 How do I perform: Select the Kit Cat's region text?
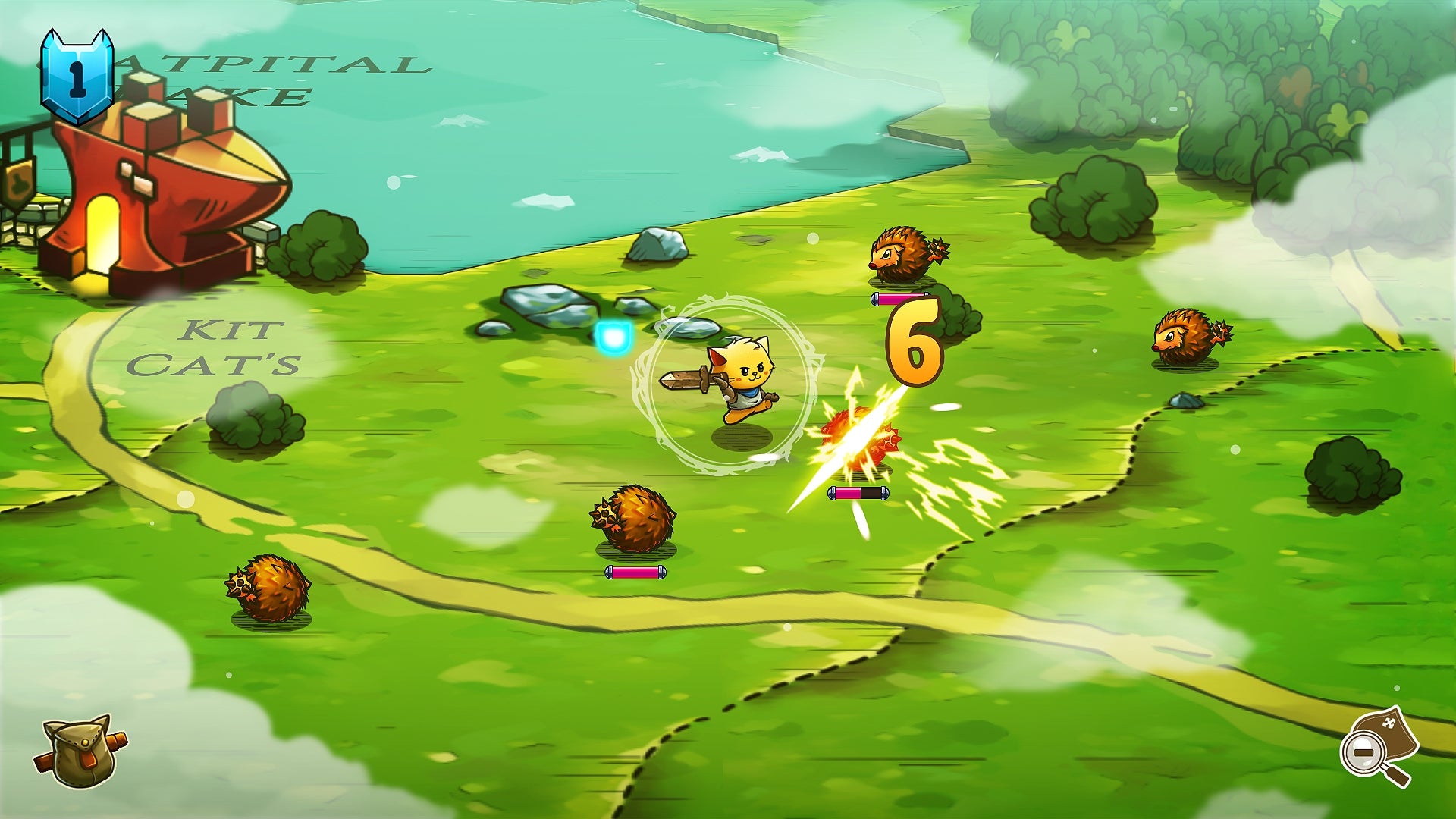[224, 349]
